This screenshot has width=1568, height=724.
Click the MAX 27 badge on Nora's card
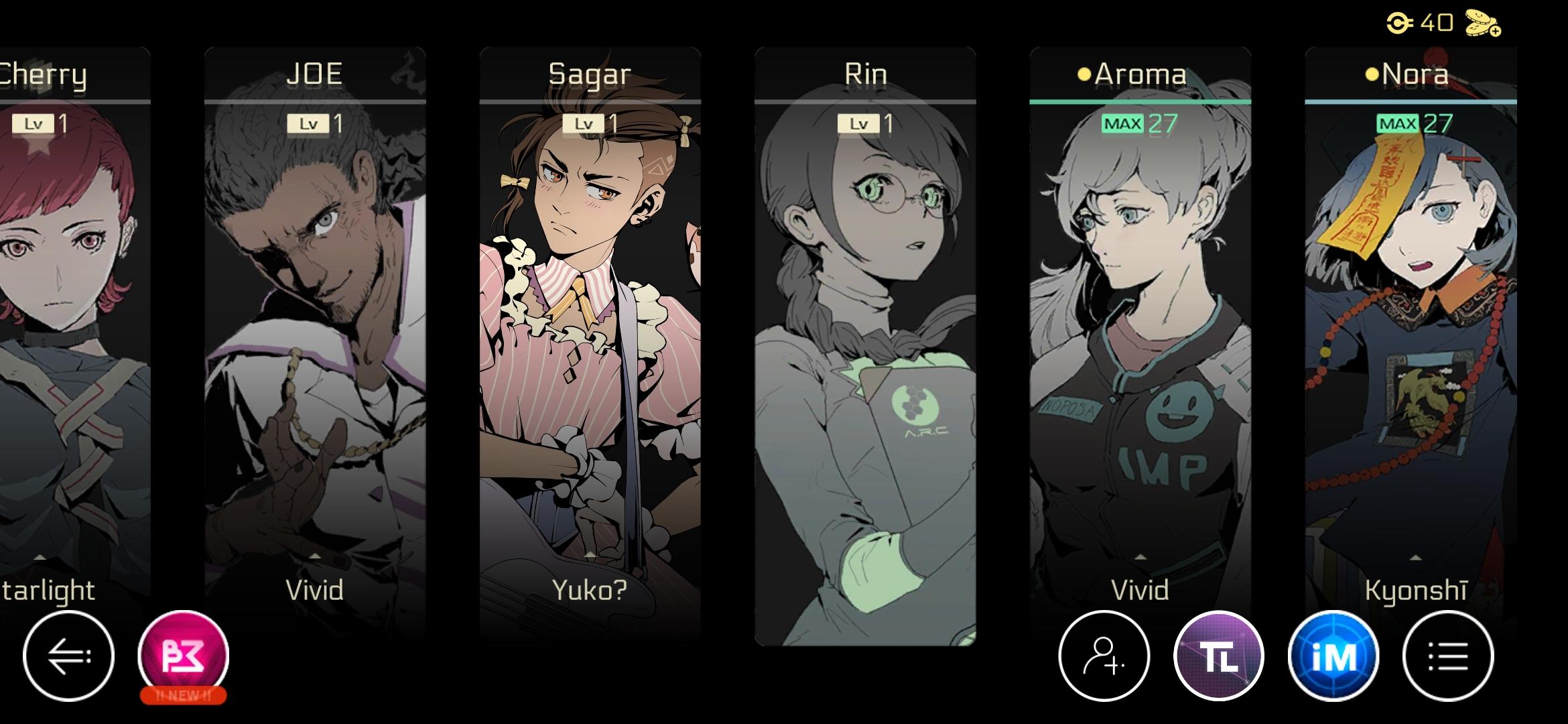[1414, 124]
